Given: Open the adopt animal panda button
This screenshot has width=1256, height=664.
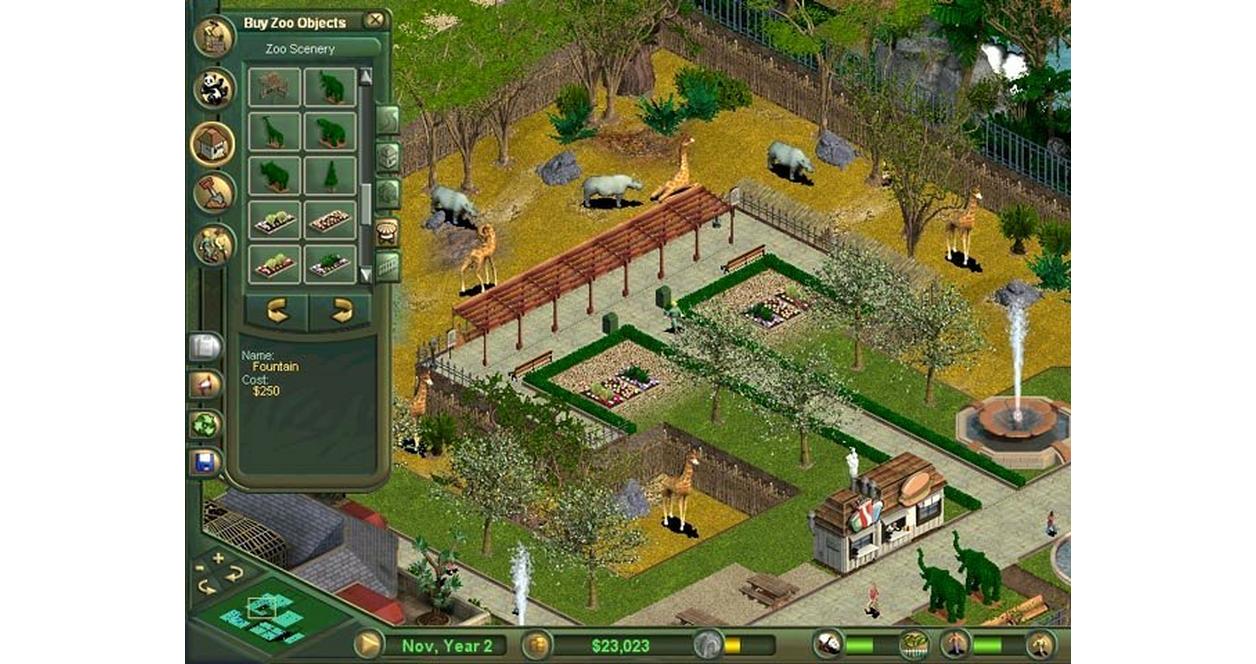Looking at the screenshot, I should click(x=213, y=89).
